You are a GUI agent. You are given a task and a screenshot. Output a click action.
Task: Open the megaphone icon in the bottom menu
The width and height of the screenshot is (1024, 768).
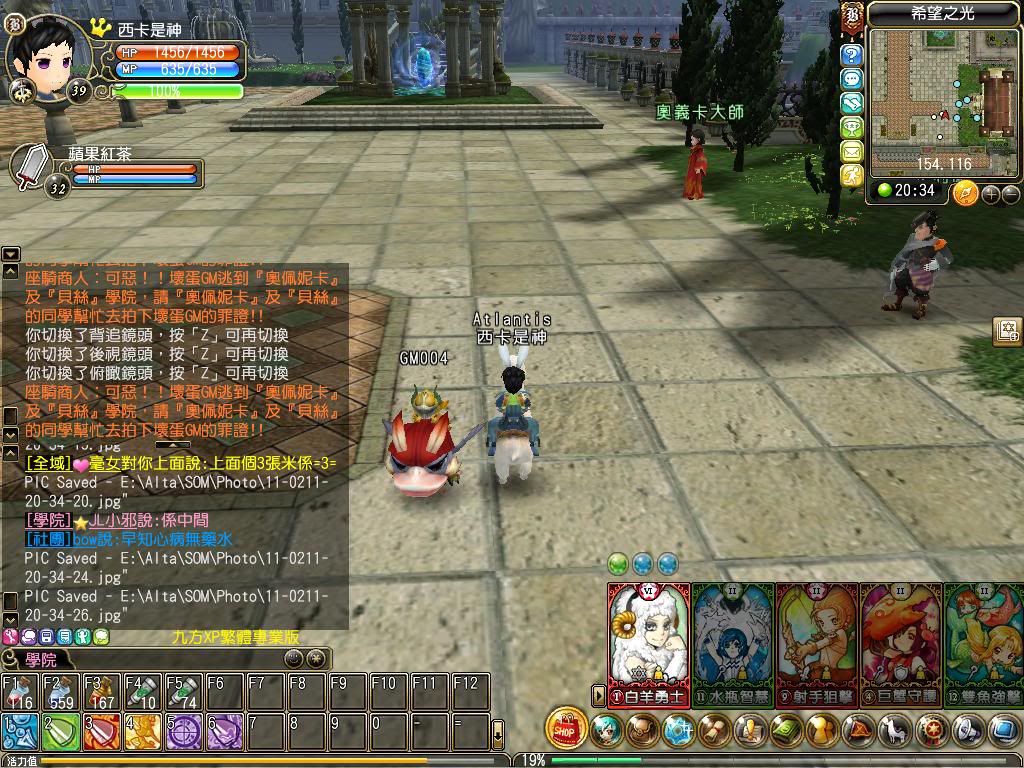pyautogui.click(x=969, y=731)
